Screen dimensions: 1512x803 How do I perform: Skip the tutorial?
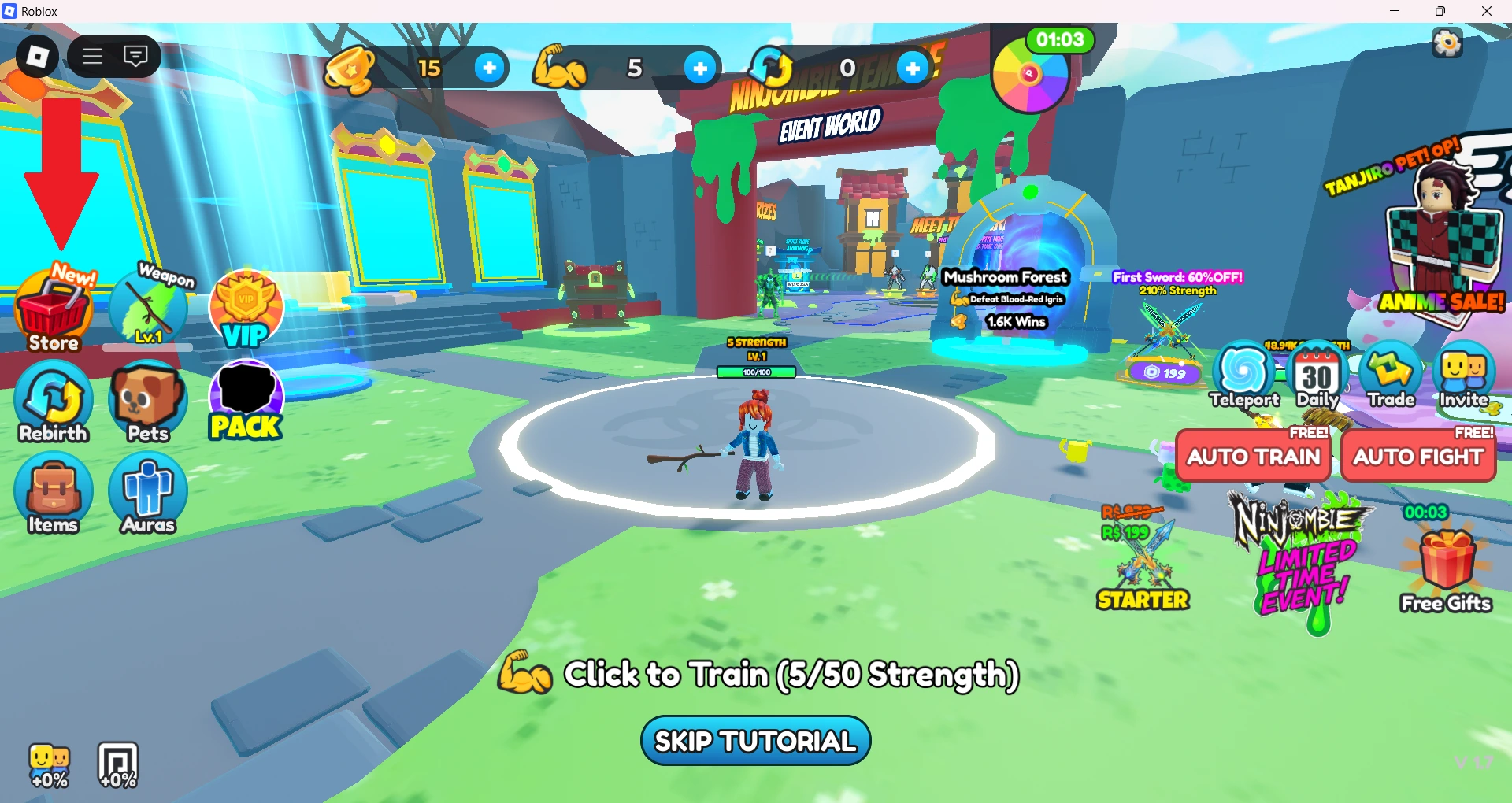pos(755,741)
